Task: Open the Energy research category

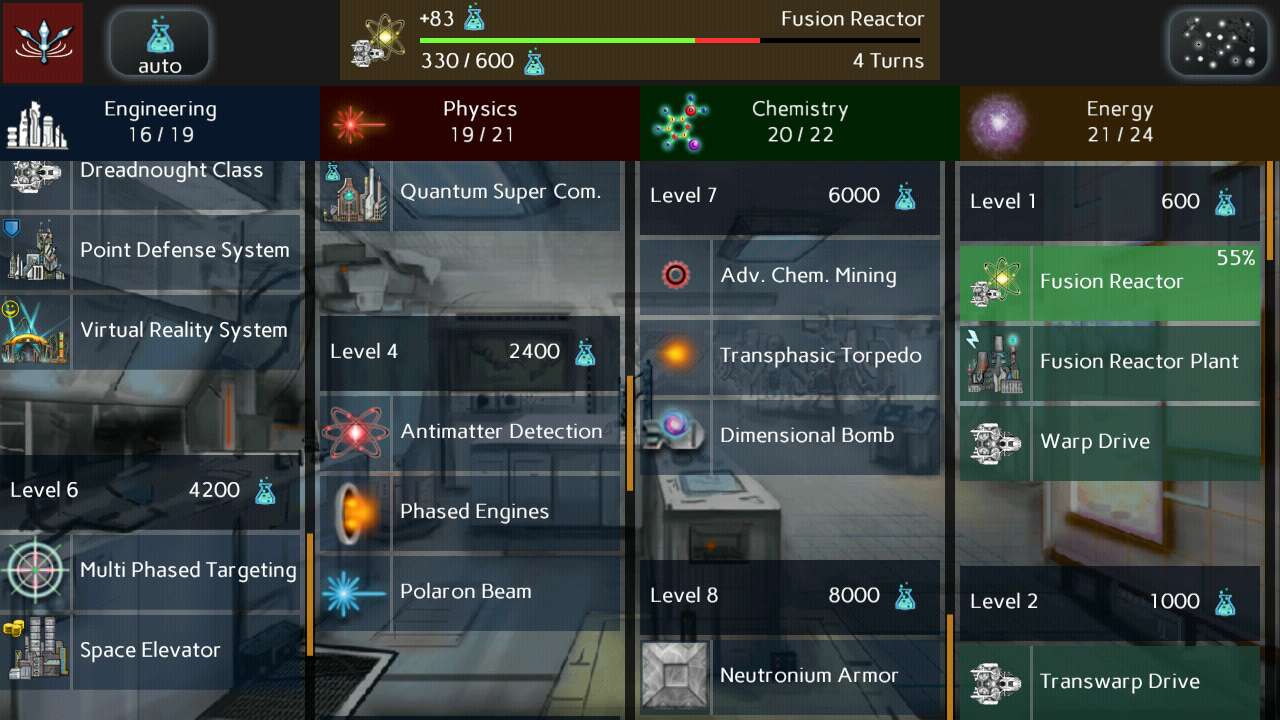Action: (x=1120, y=122)
